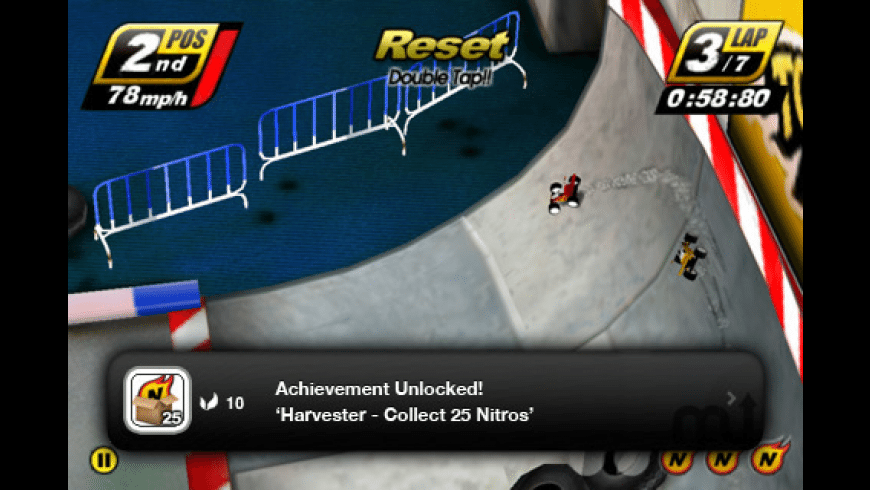Tap the Reset button

[x=441, y=47]
